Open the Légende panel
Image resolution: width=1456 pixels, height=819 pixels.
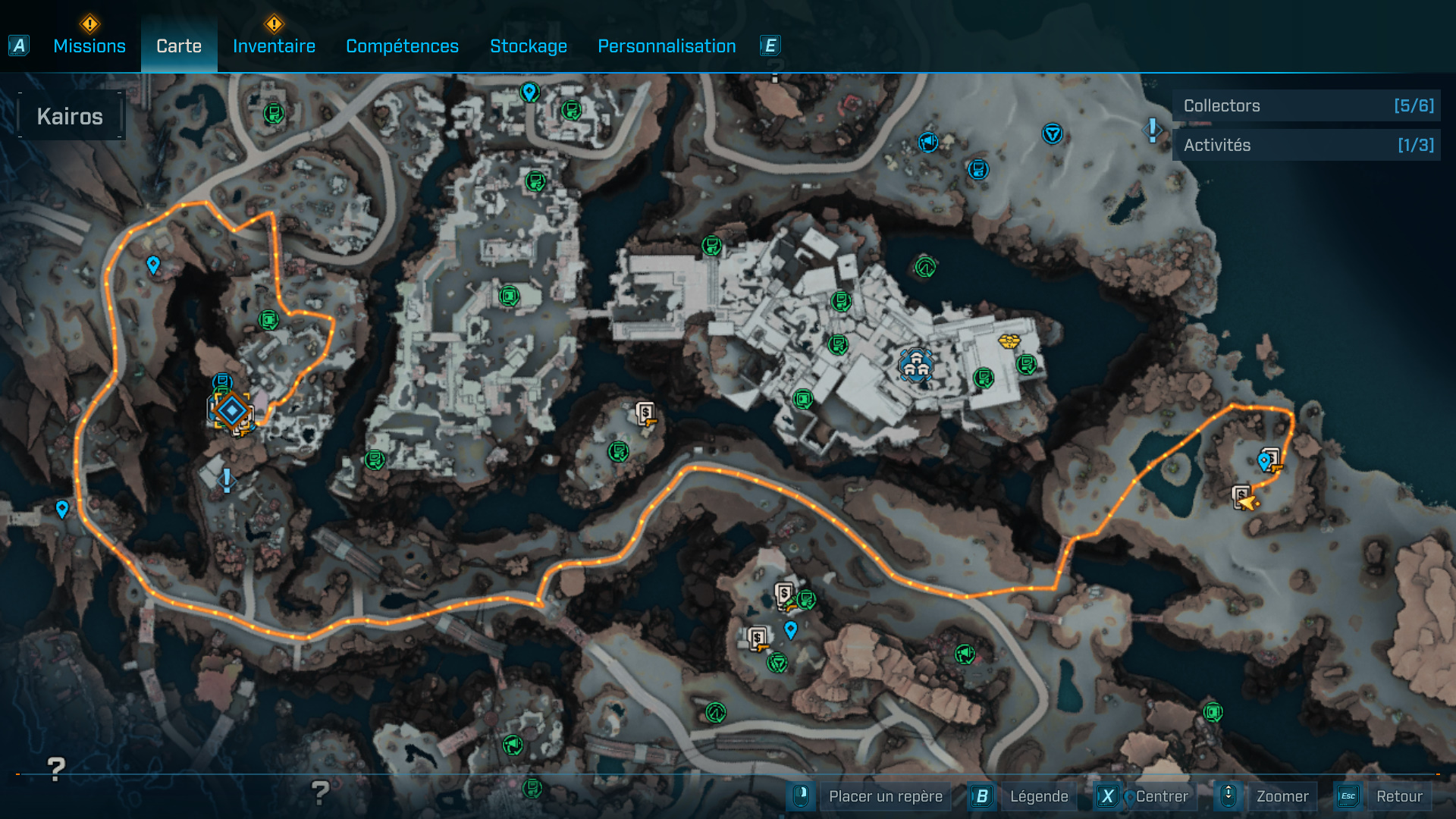[1040, 796]
